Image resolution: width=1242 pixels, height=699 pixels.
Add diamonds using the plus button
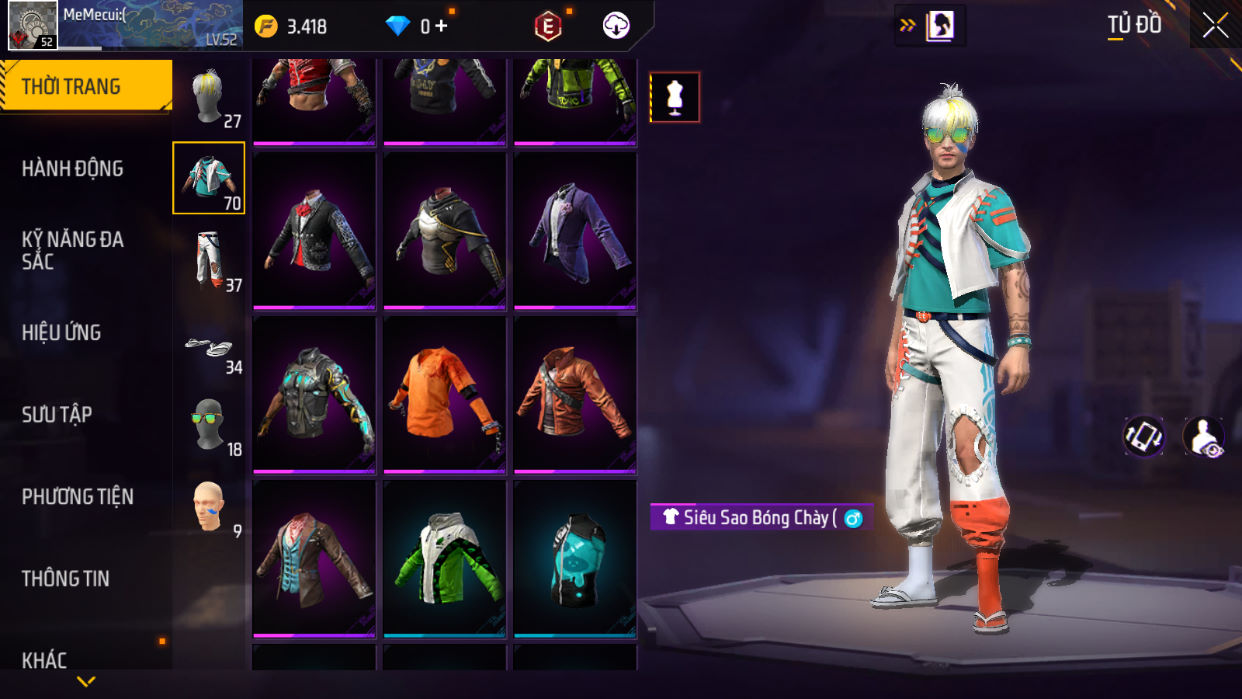point(441,27)
